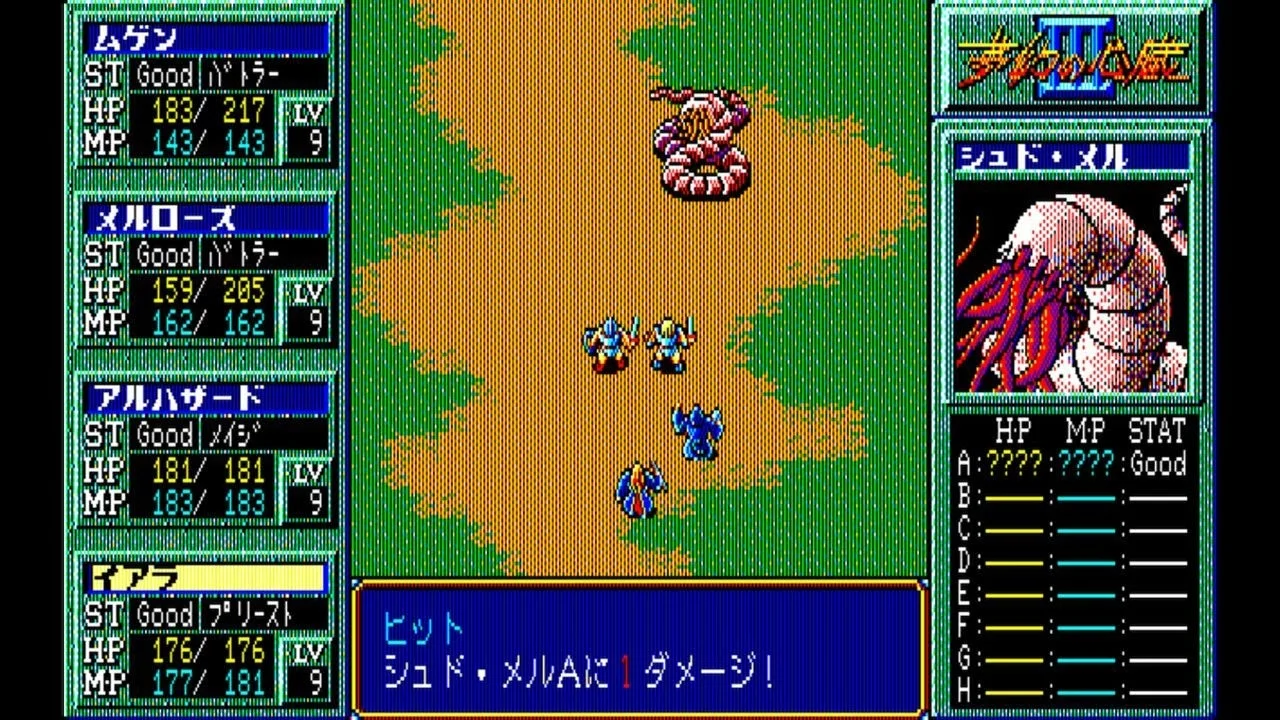Click enemy A's ???? HP readout
The image size is (1280, 720).
(x=1012, y=464)
